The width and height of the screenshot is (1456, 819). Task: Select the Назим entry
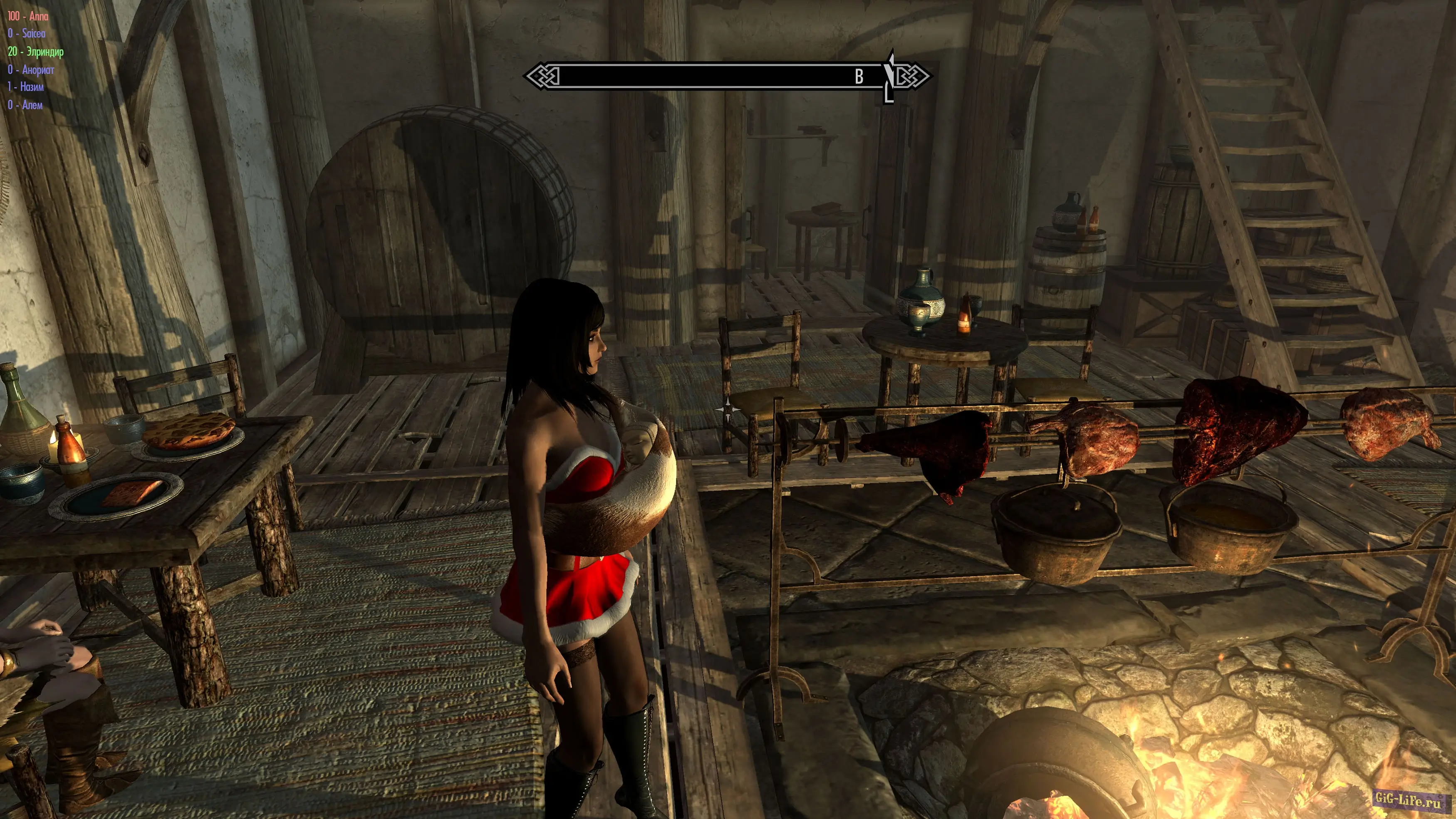click(25, 87)
